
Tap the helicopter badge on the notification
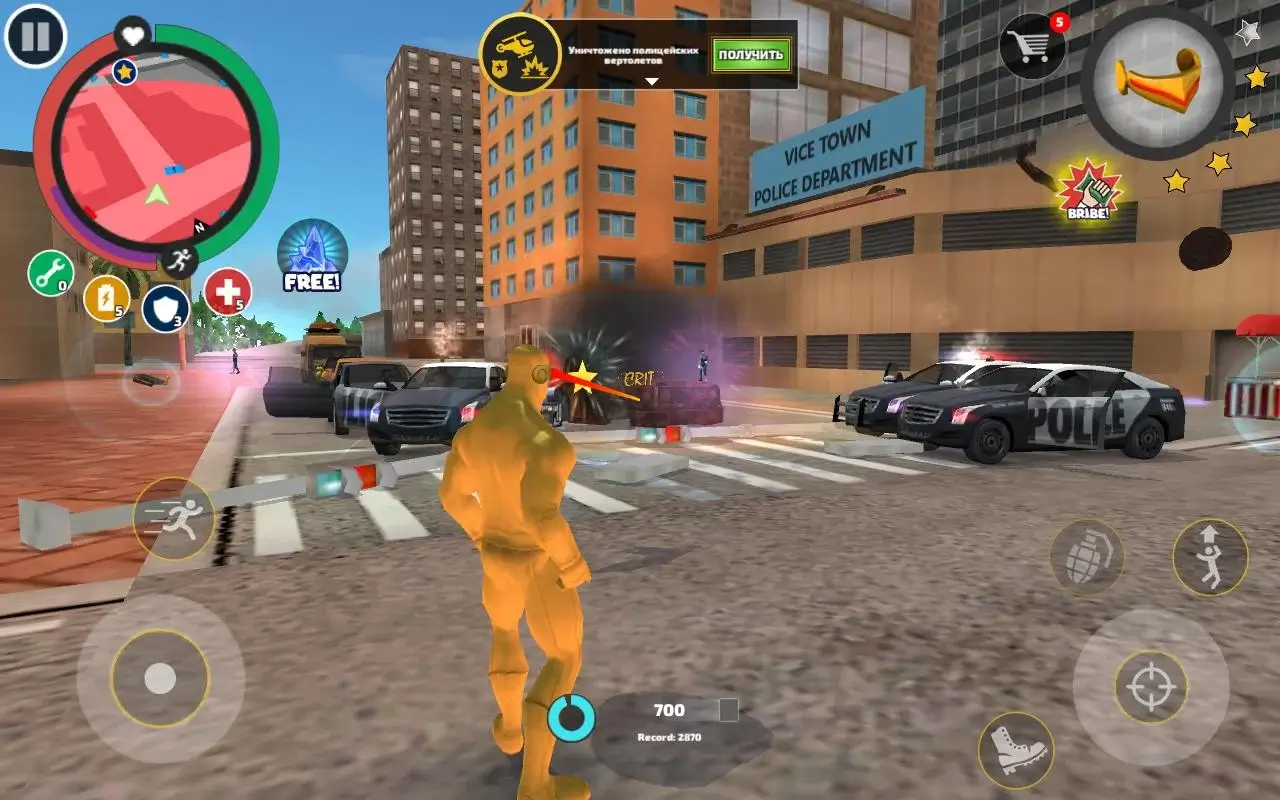click(520, 48)
